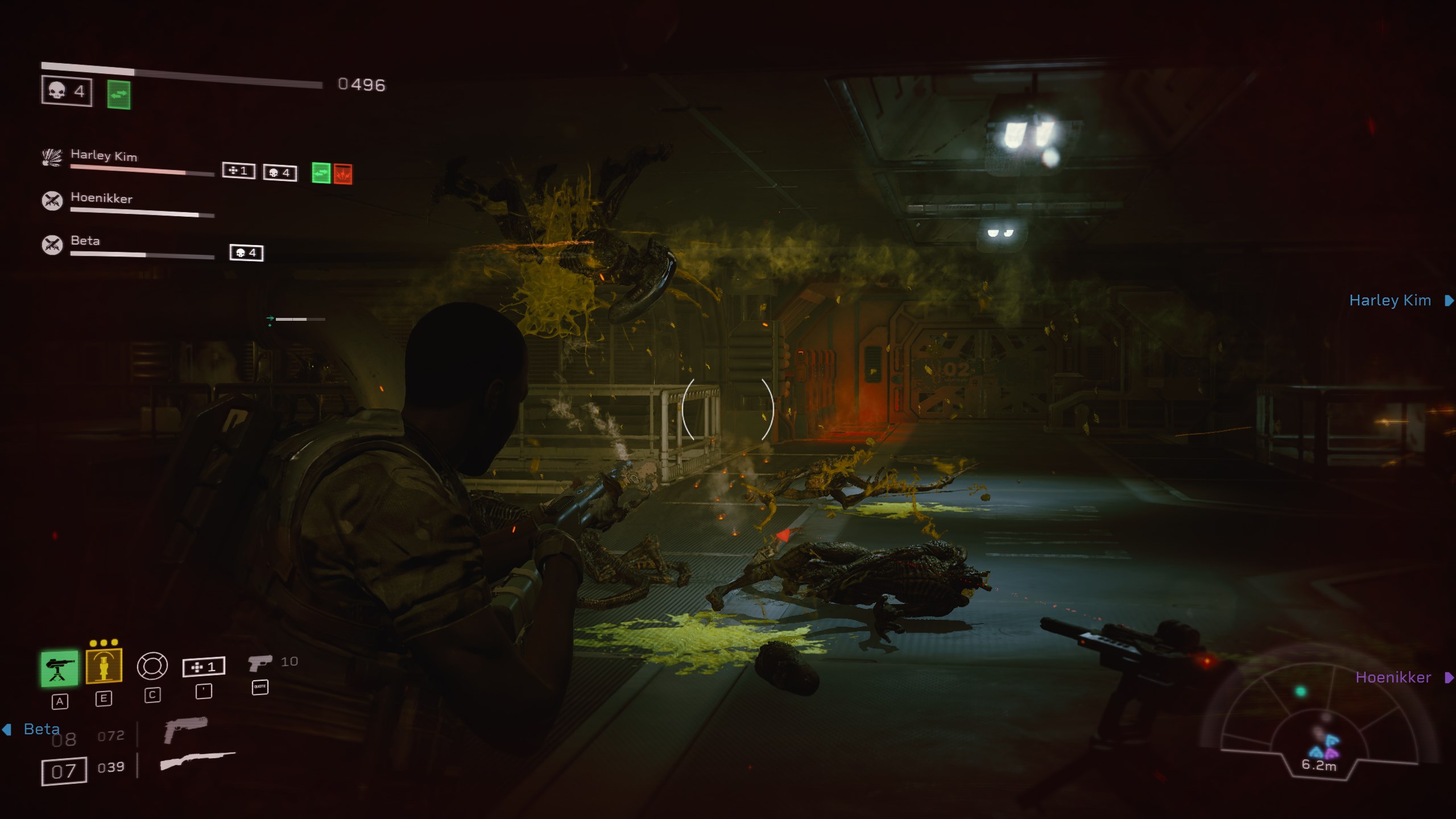
Task: Activate the green sentry turret ability
Action: [59, 668]
